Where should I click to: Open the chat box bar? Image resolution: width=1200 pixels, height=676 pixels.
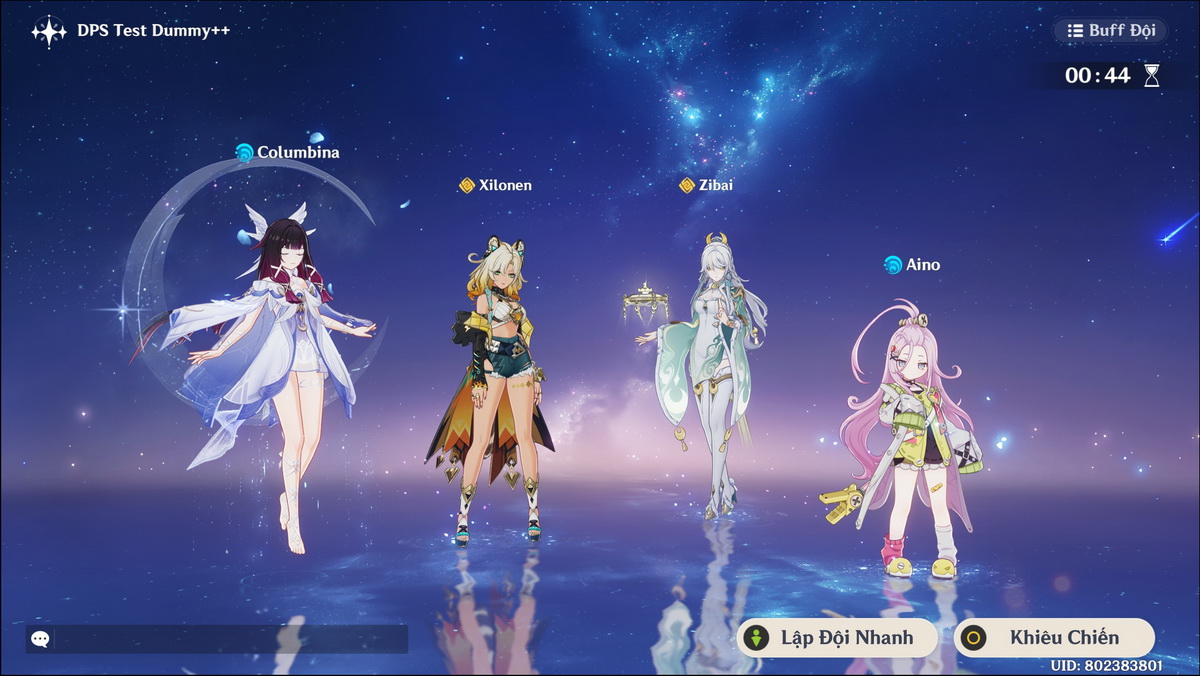(217, 639)
